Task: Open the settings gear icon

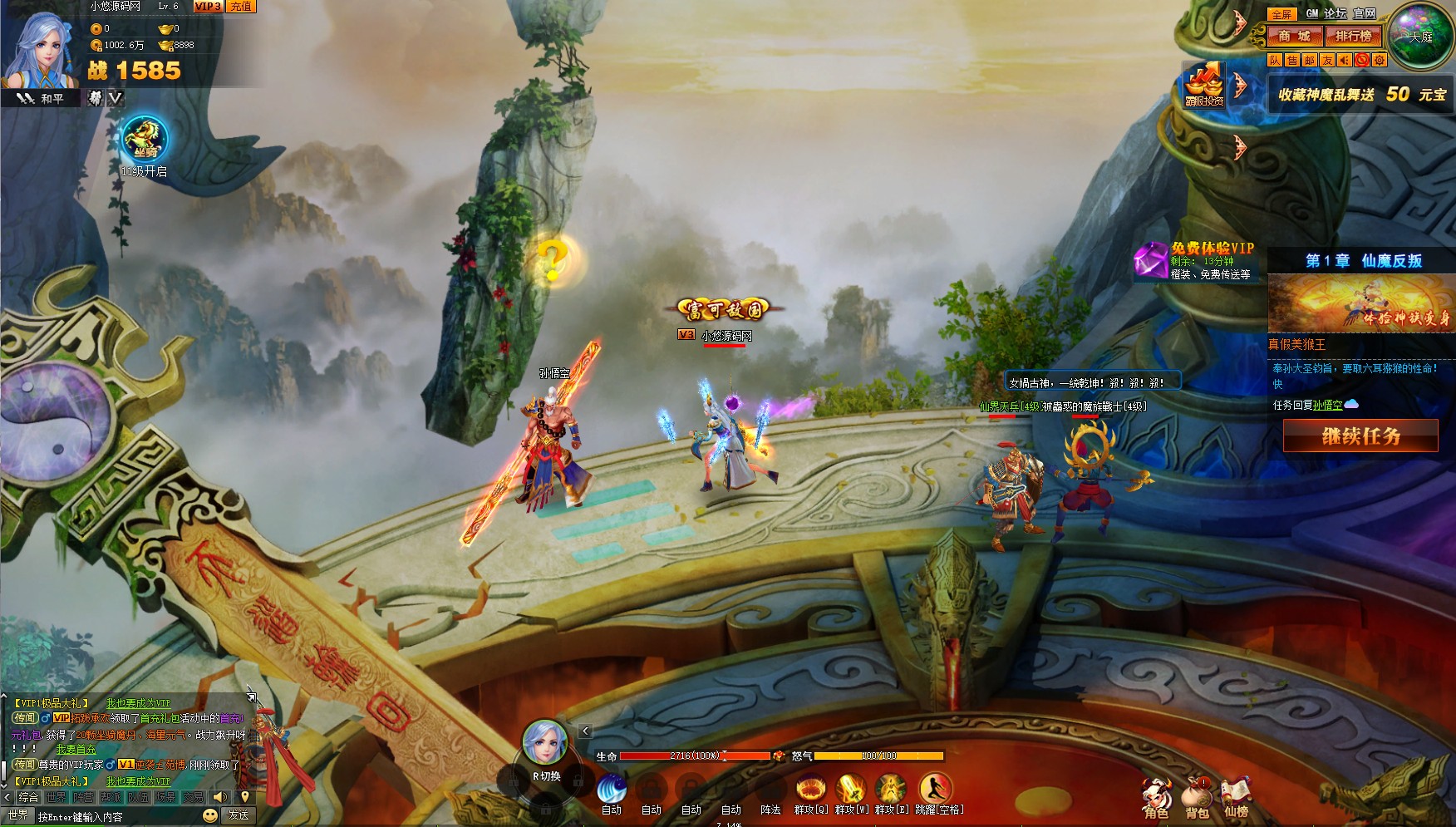Action: coord(1380,60)
